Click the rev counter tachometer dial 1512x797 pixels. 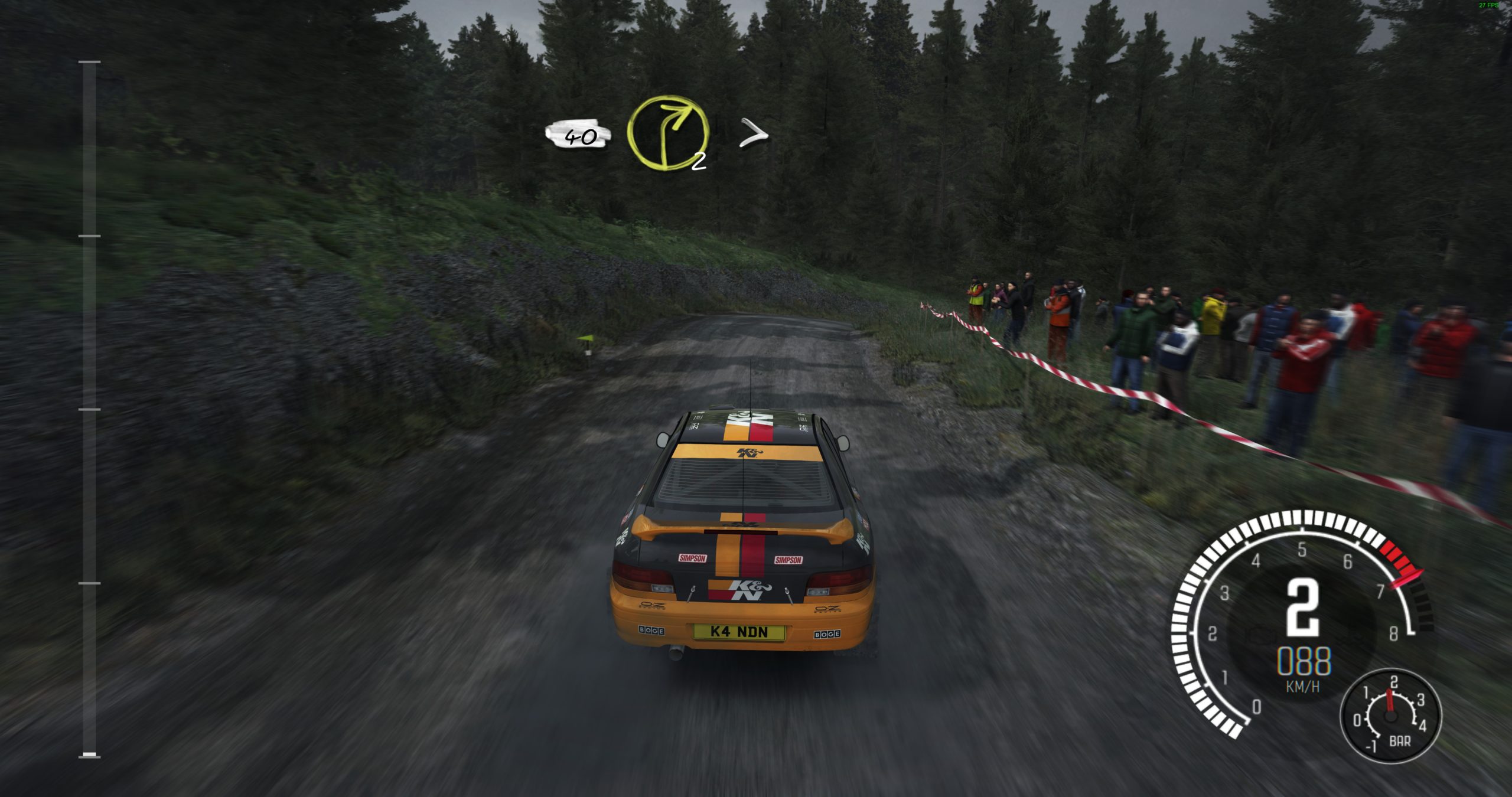pos(1298,614)
